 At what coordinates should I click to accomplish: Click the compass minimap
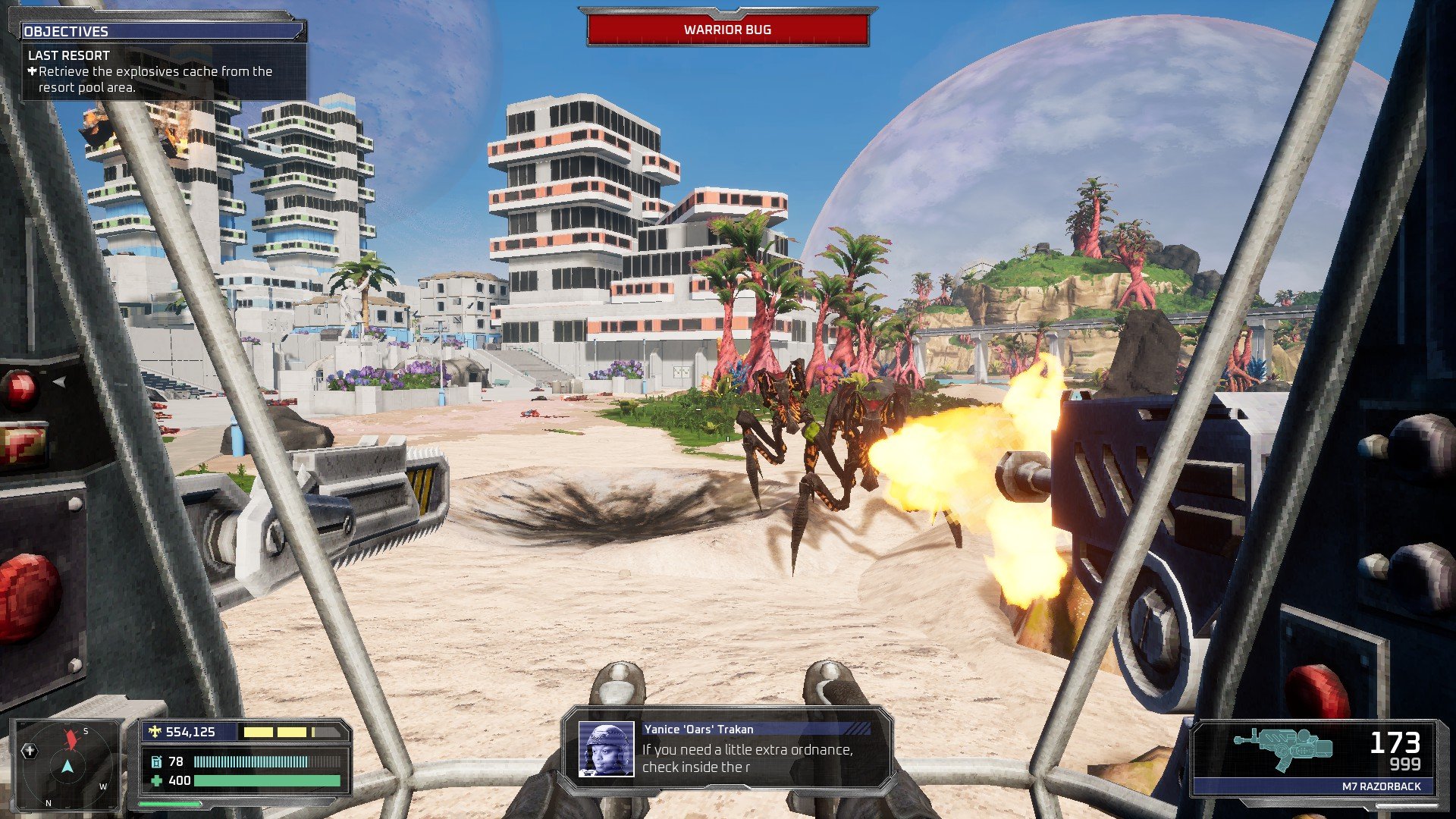tap(67, 764)
